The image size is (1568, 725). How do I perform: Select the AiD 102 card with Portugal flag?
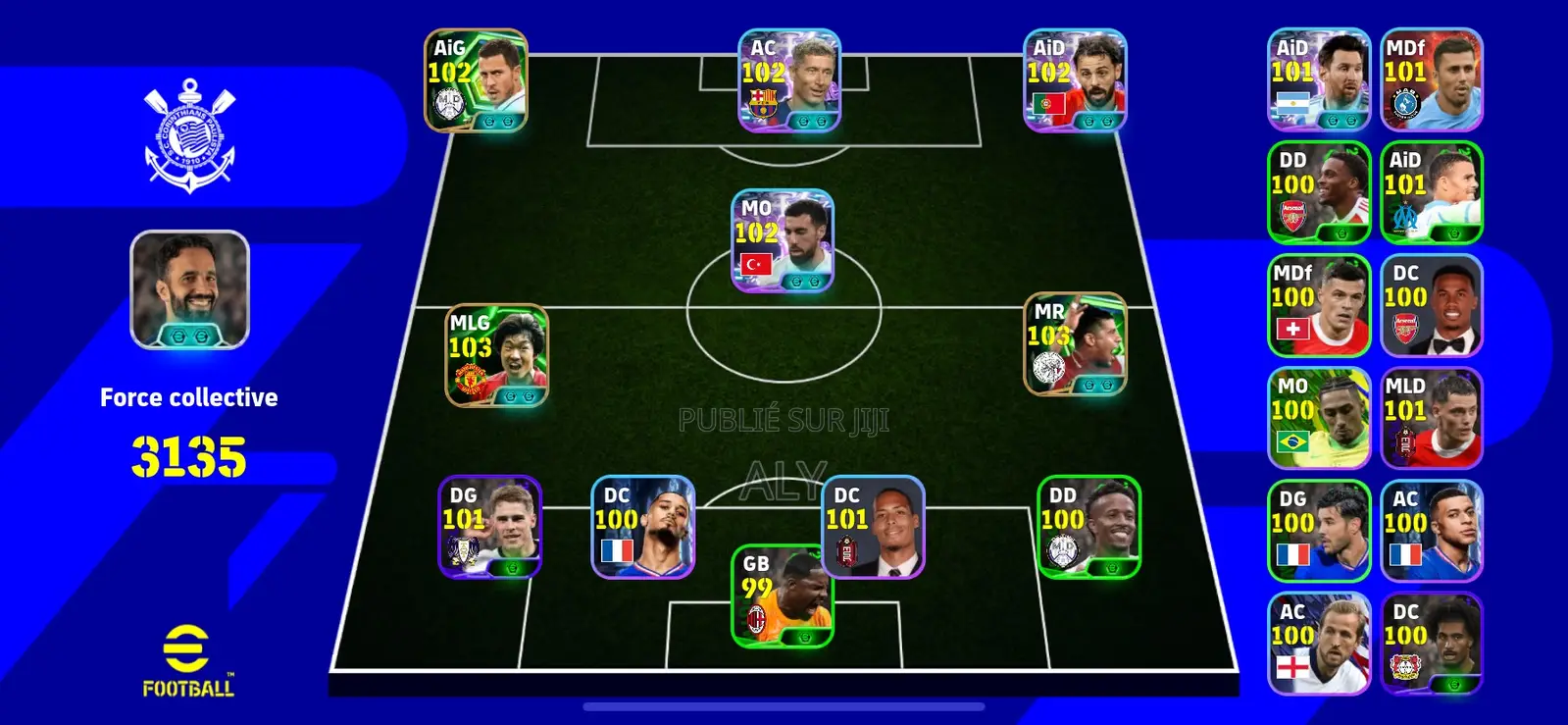coord(1075,81)
